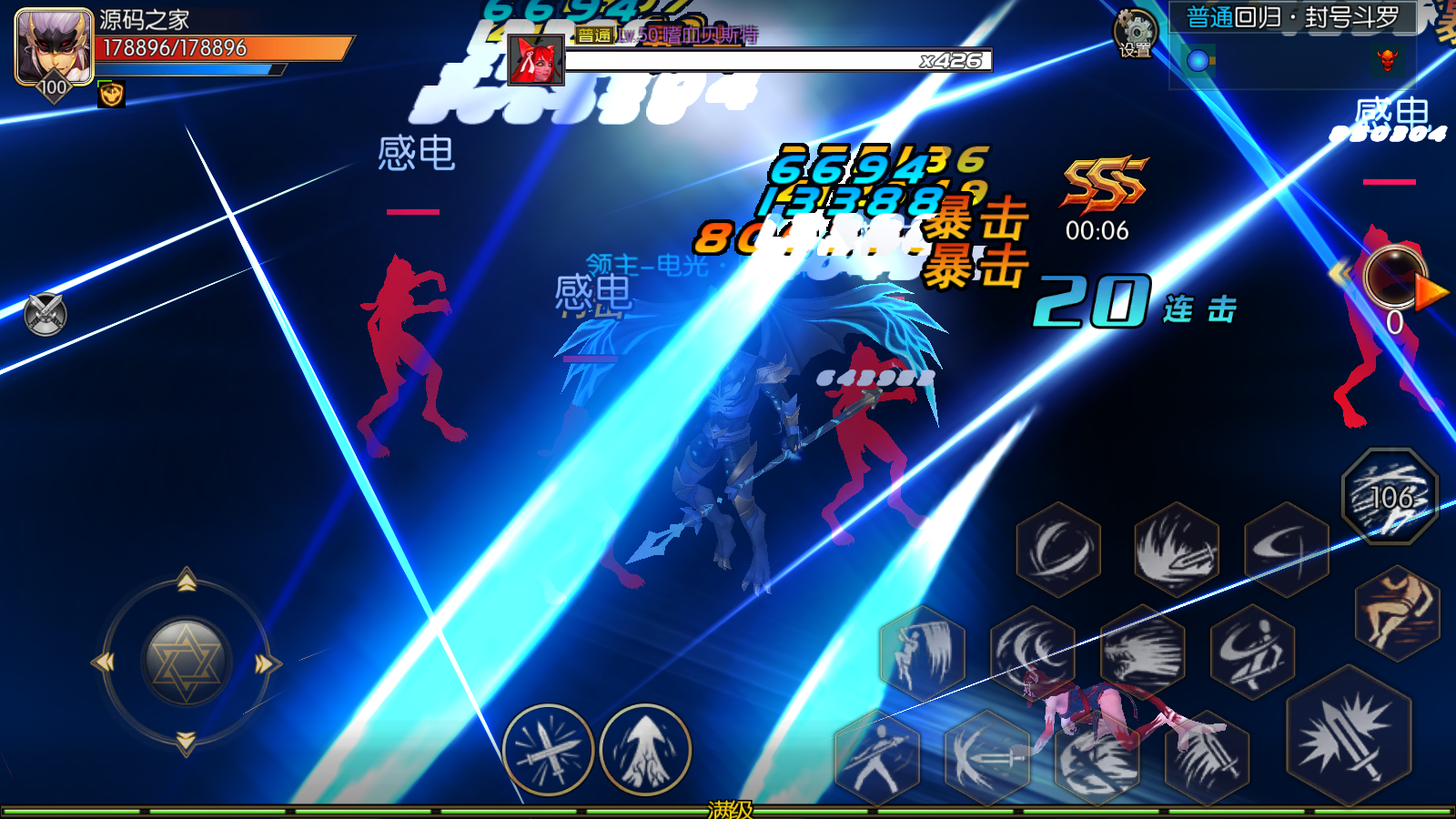This screenshot has height=819, width=1456.
Task: Trigger the skill showing cooldown 106
Action: (1390, 497)
